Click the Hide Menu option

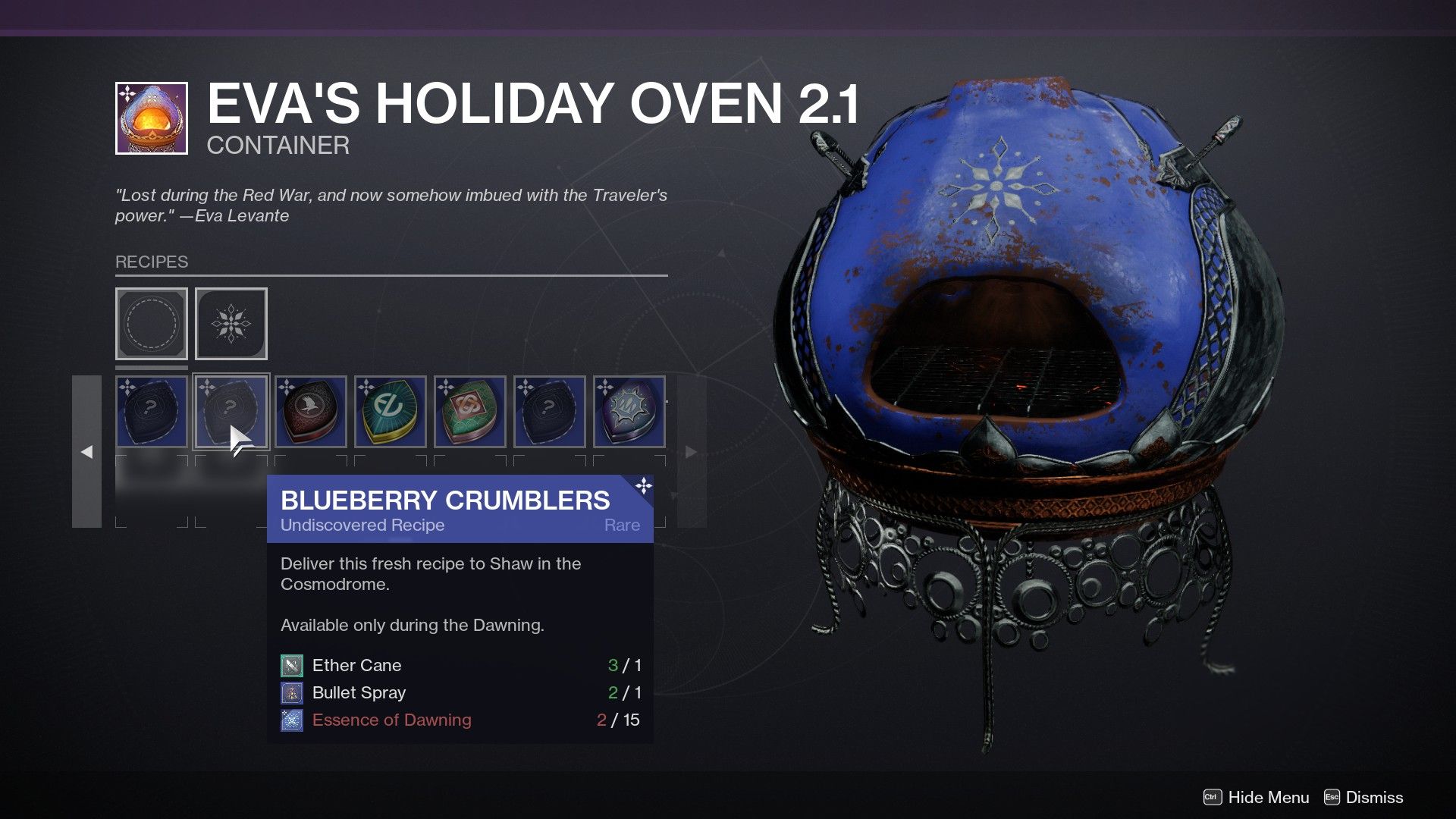(x=1269, y=797)
